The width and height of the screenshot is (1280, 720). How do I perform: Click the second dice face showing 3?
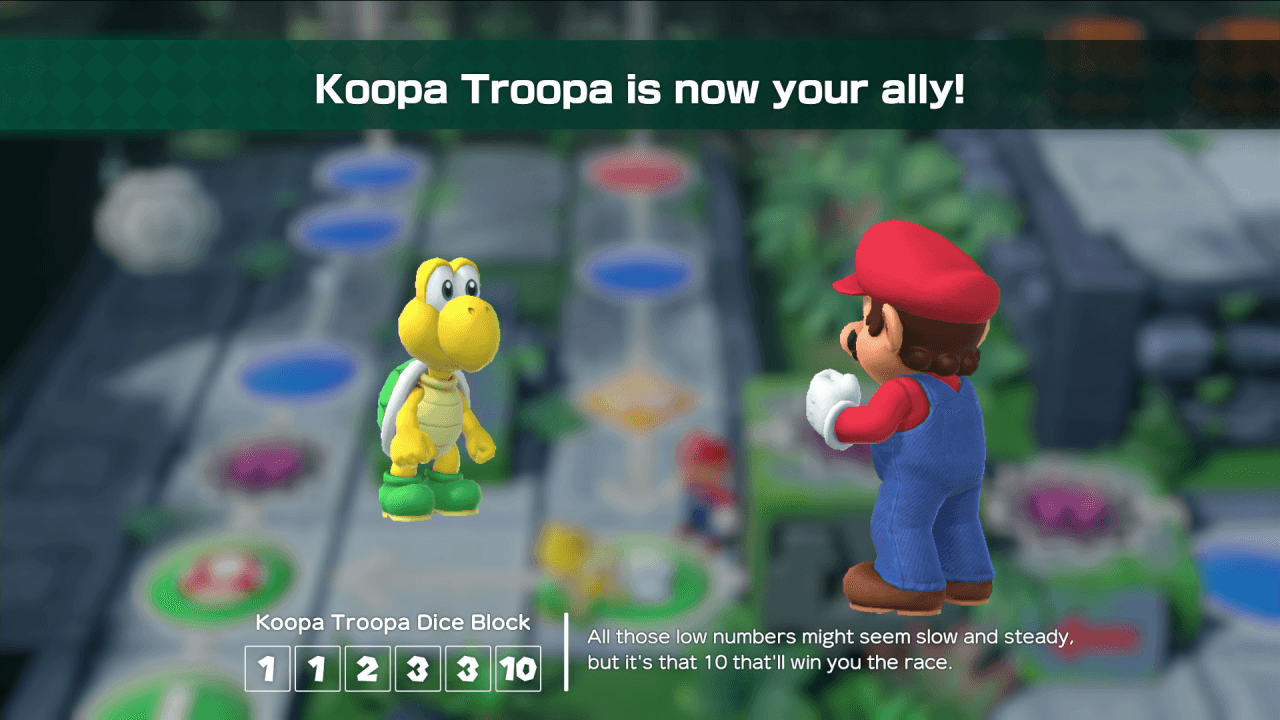point(467,668)
